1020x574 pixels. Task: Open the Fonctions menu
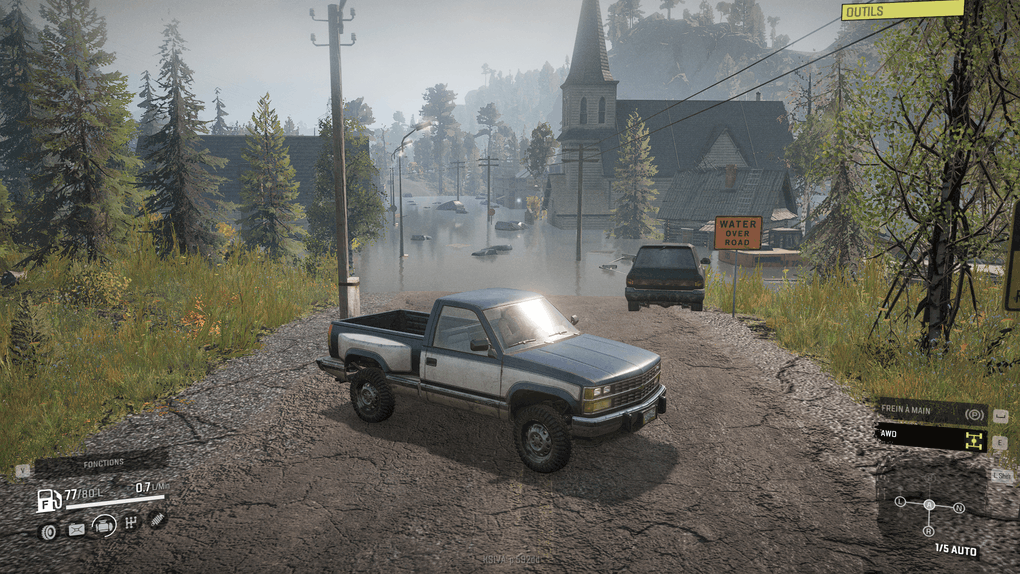click(x=102, y=464)
